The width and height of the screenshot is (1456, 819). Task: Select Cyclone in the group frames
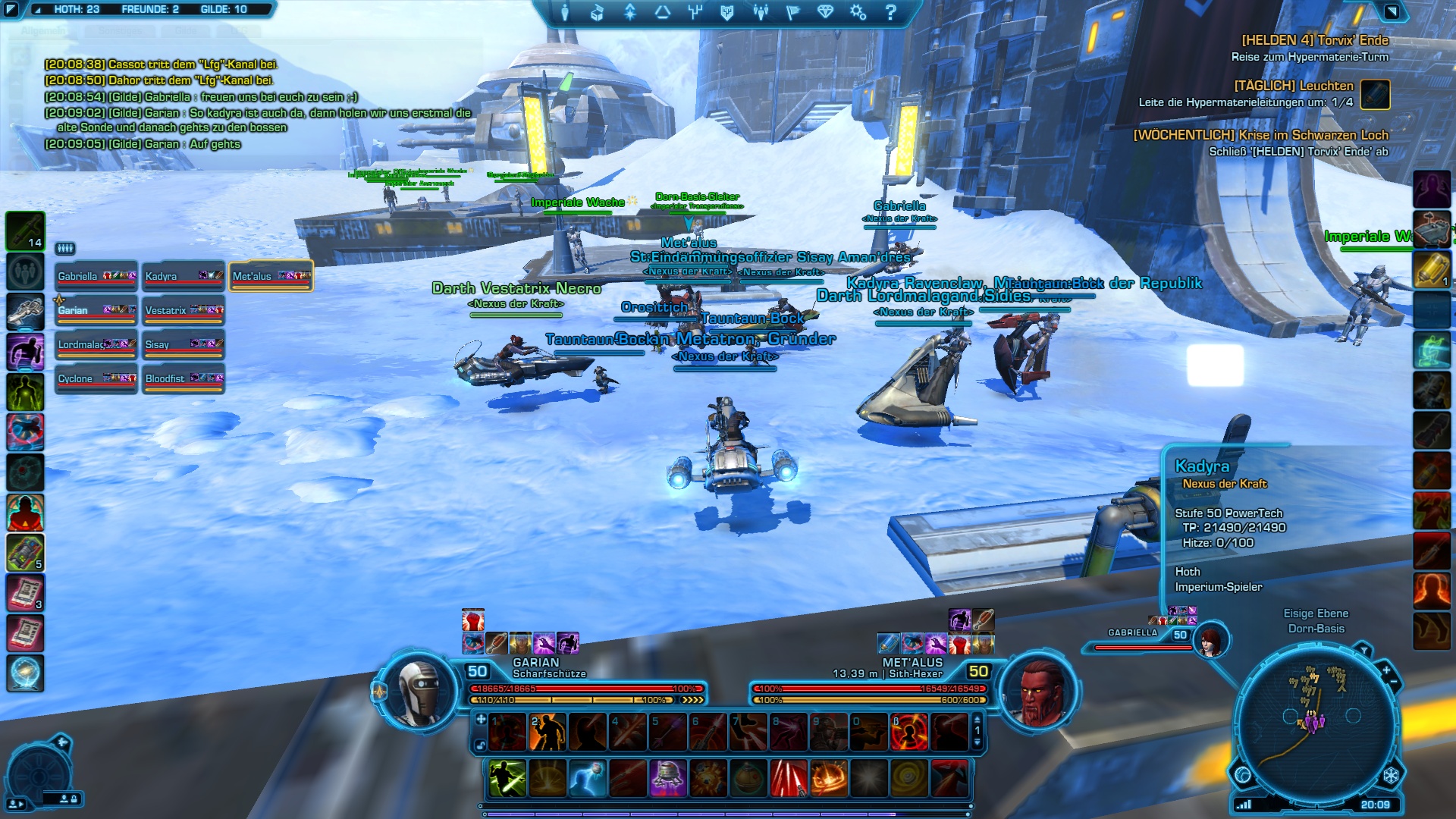coord(96,379)
